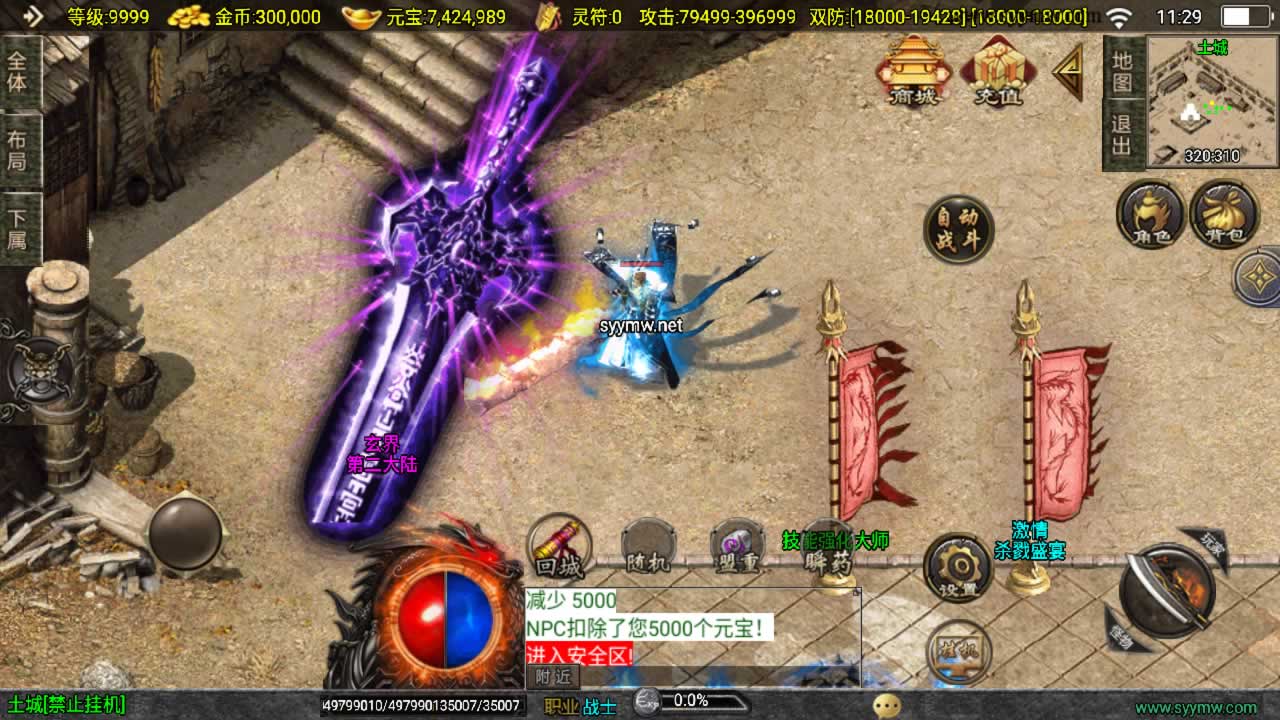Open the 角色 character sheet
The width and height of the screenshot is (1280, 720).
pyautogui.click(x=1151, y=214)
